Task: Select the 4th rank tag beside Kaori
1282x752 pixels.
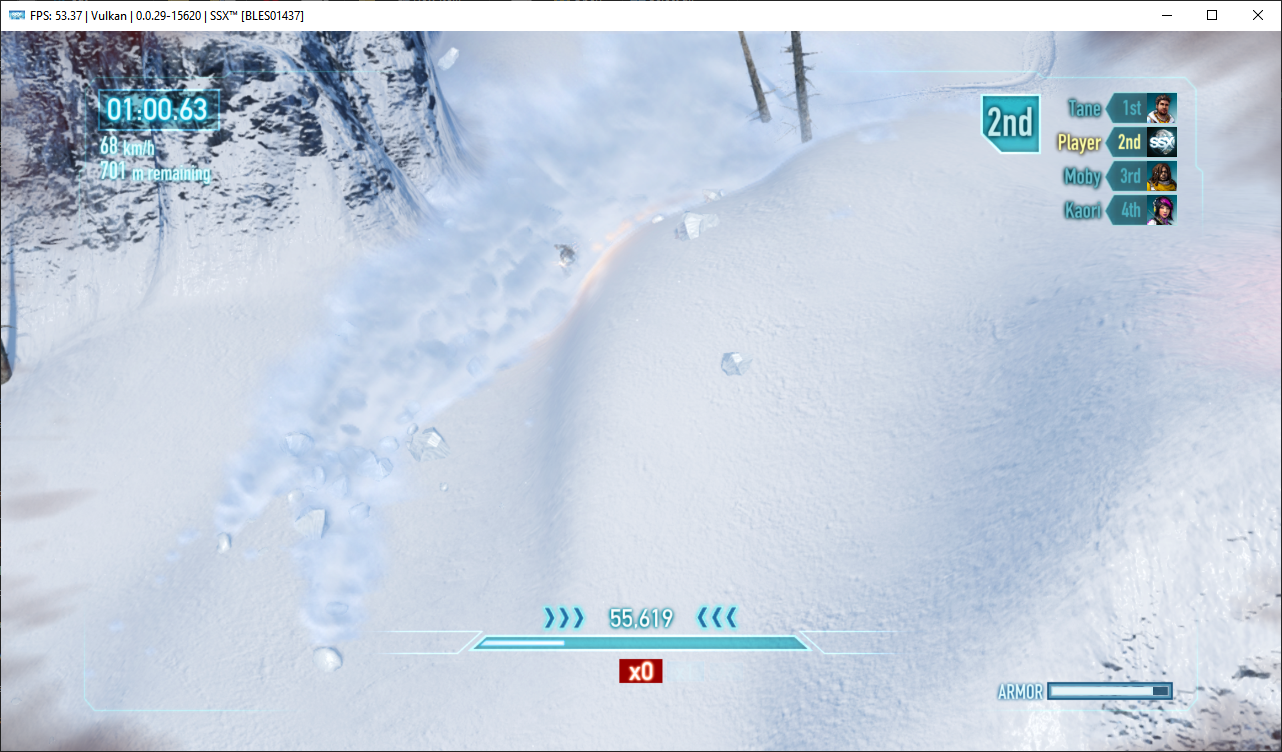Action: coord(1133,210)
